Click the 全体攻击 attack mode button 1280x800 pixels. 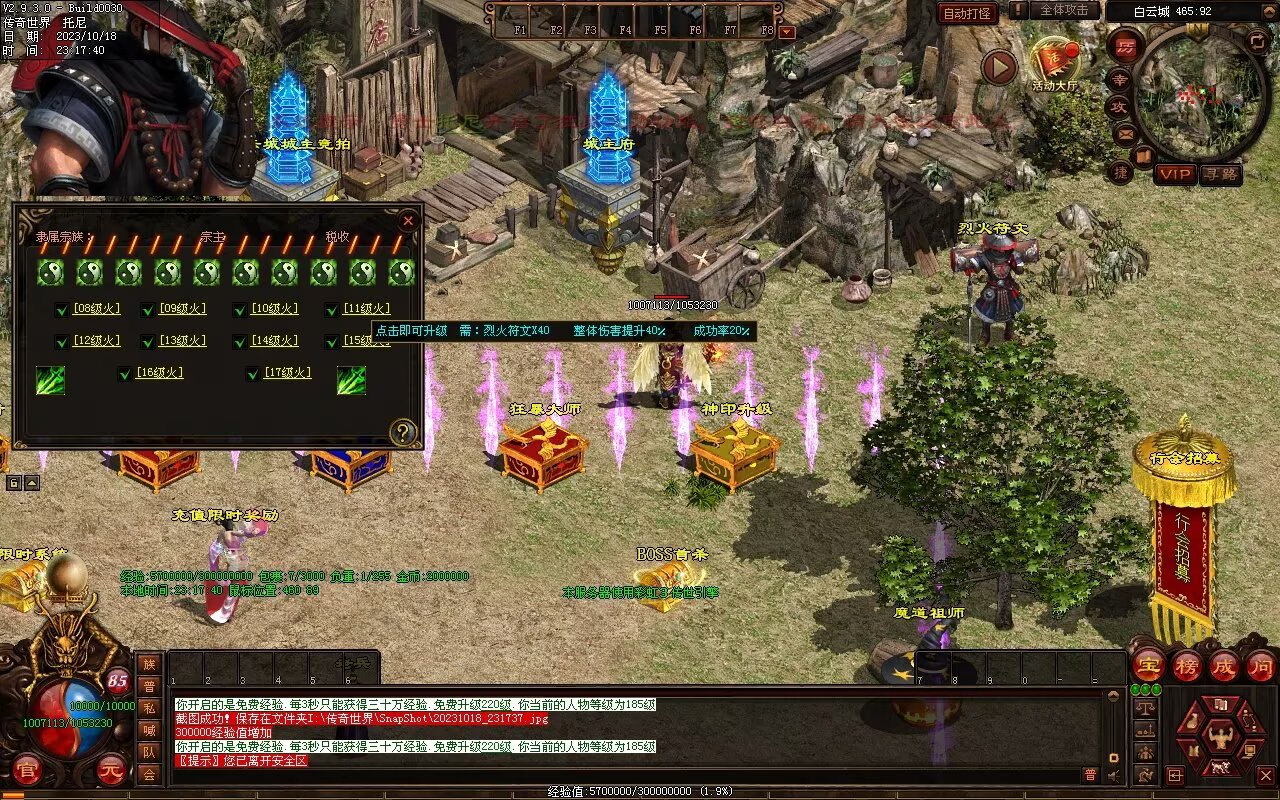[1063, 10]
